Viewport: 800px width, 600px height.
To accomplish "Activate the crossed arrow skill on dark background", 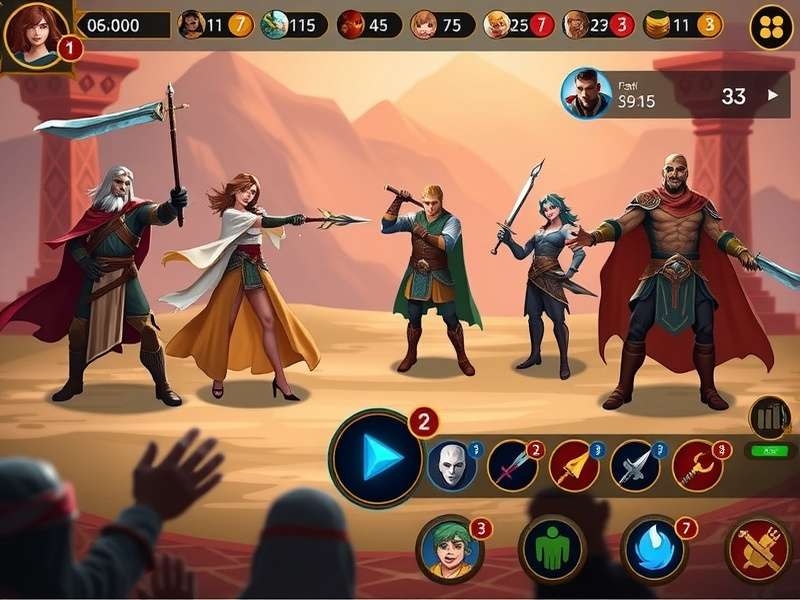I will [x=513, y=465].
